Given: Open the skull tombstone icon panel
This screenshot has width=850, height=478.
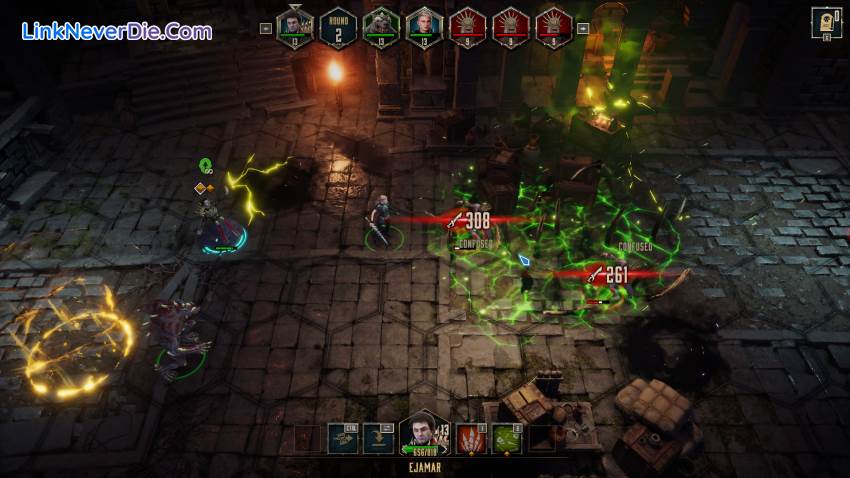Looking at the screenshot, I should click(826, 22).
